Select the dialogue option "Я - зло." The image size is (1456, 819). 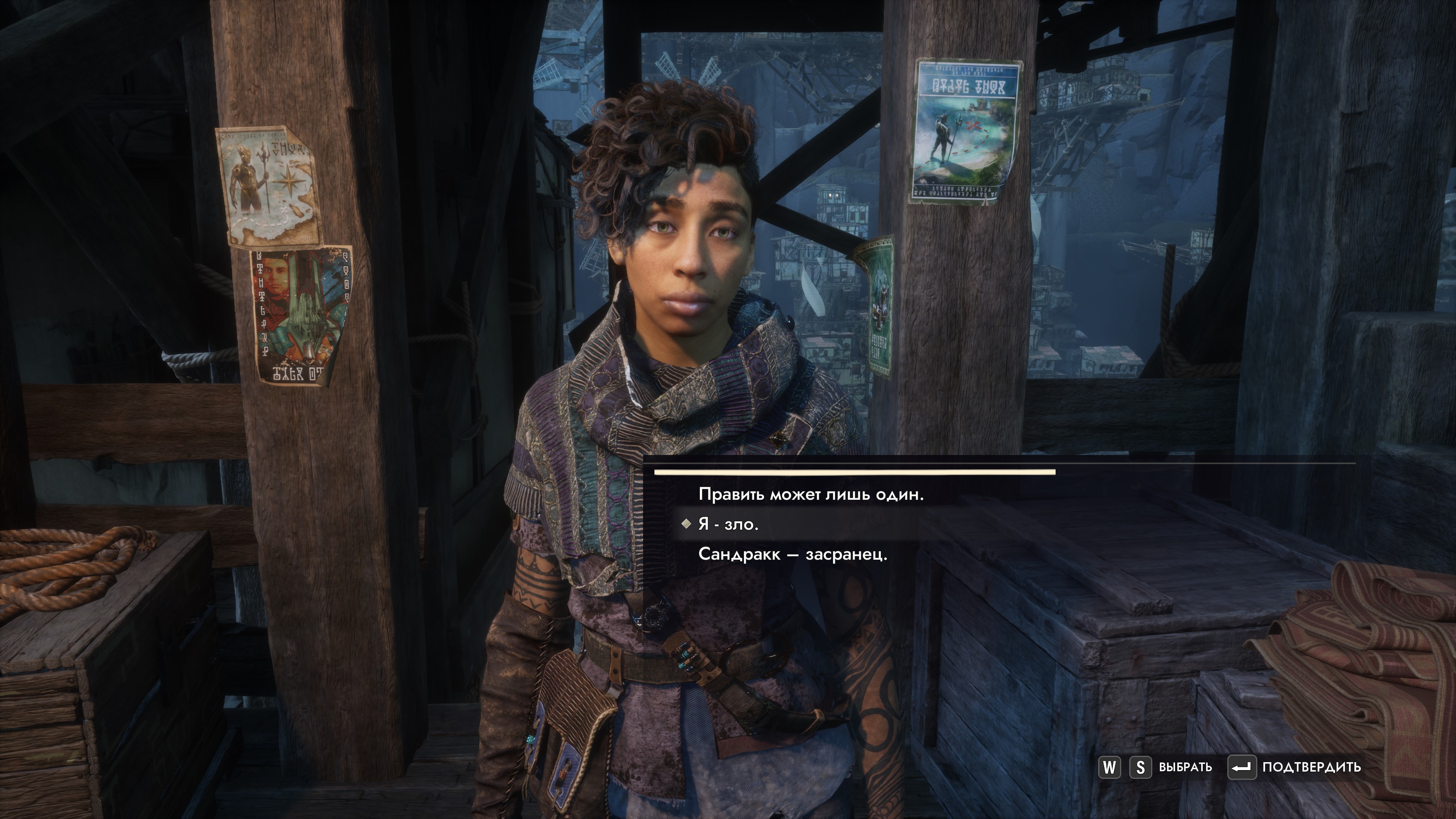coord(728,524)
